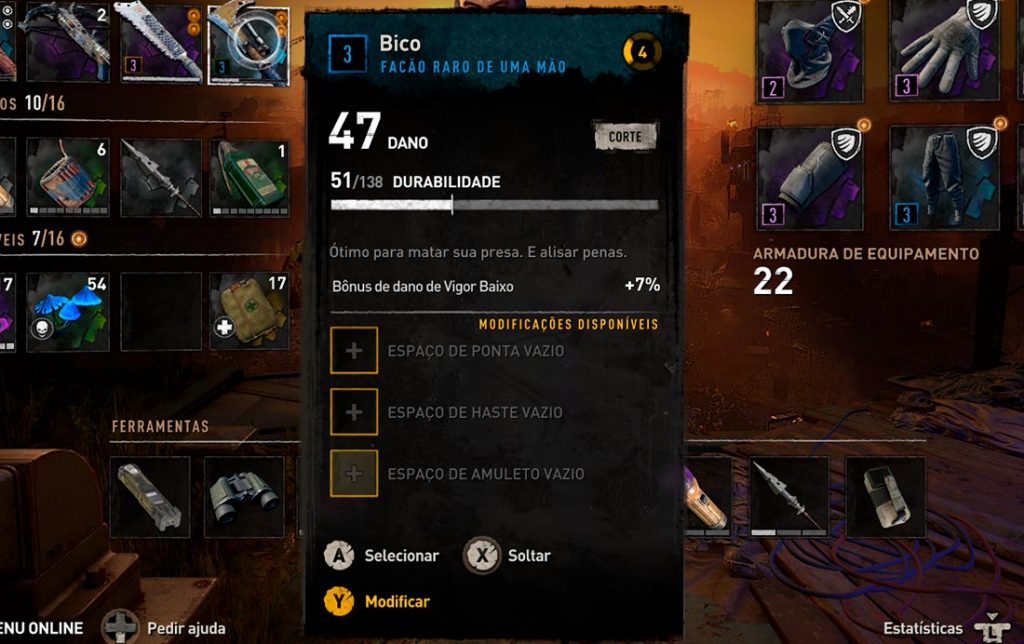This screenshot has width=1024, height=644.
Task: Select the blue mushrooms stack
Action: click(x=68, y=311)
